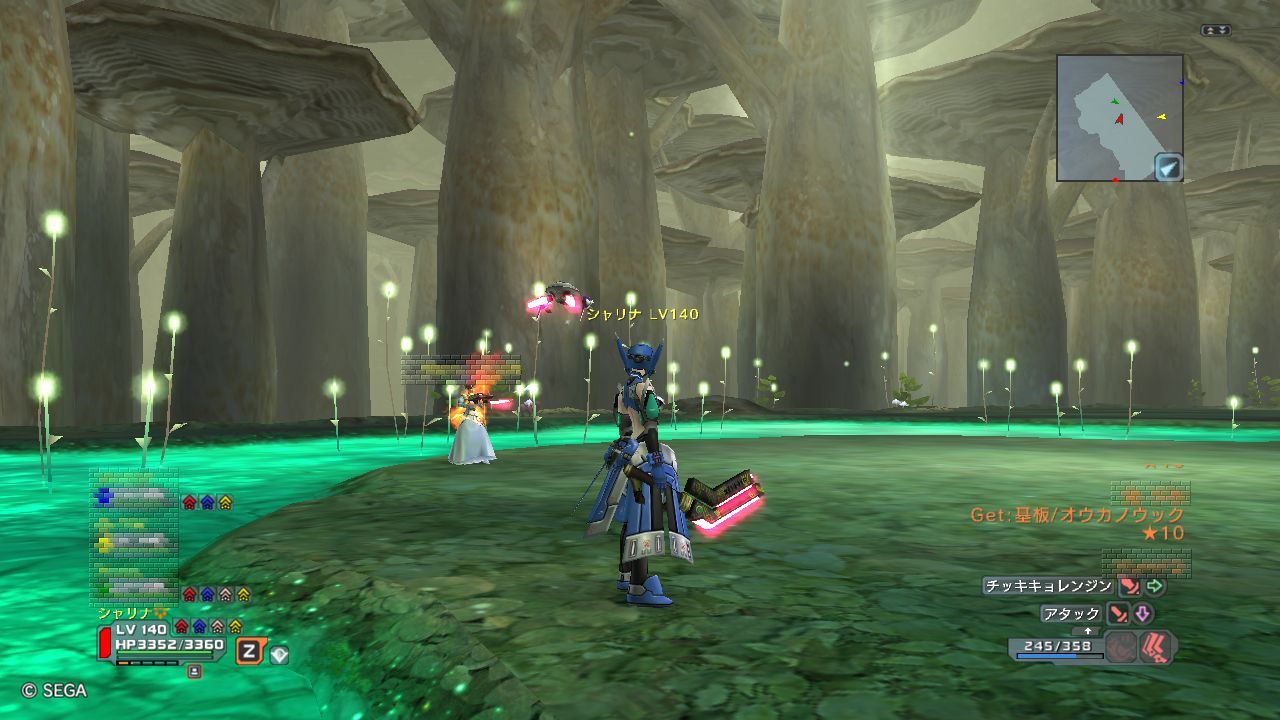Viewport: 1280px width, 720px height.
Task: Select the チッキキョレンジン skill label
Action: [1047, 587]
